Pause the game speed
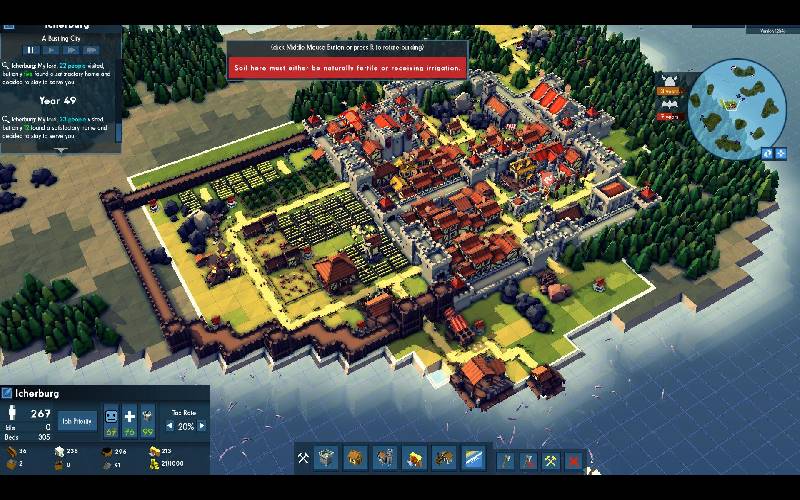 tap(31, 49)
